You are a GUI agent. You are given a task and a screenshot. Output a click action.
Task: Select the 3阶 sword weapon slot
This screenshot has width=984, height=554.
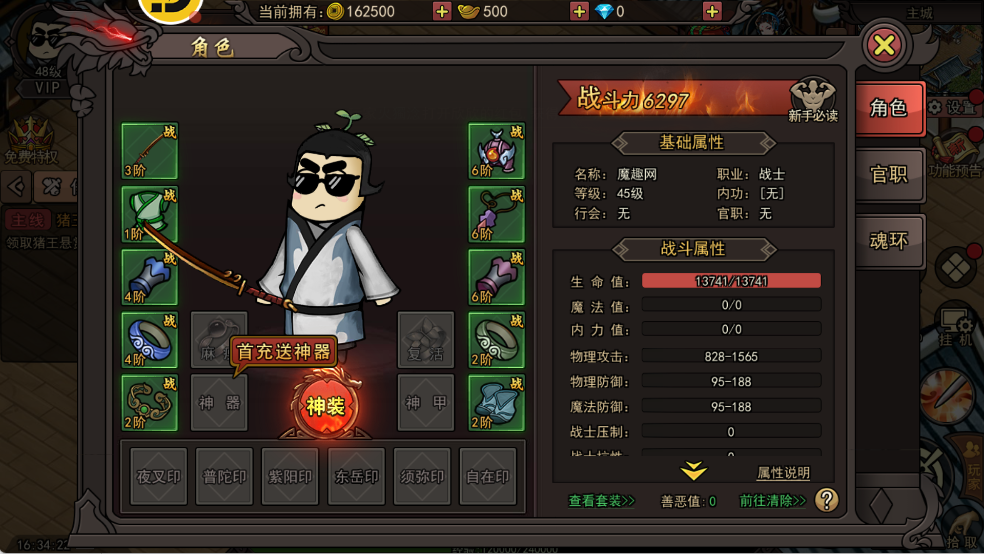point(150,151)
